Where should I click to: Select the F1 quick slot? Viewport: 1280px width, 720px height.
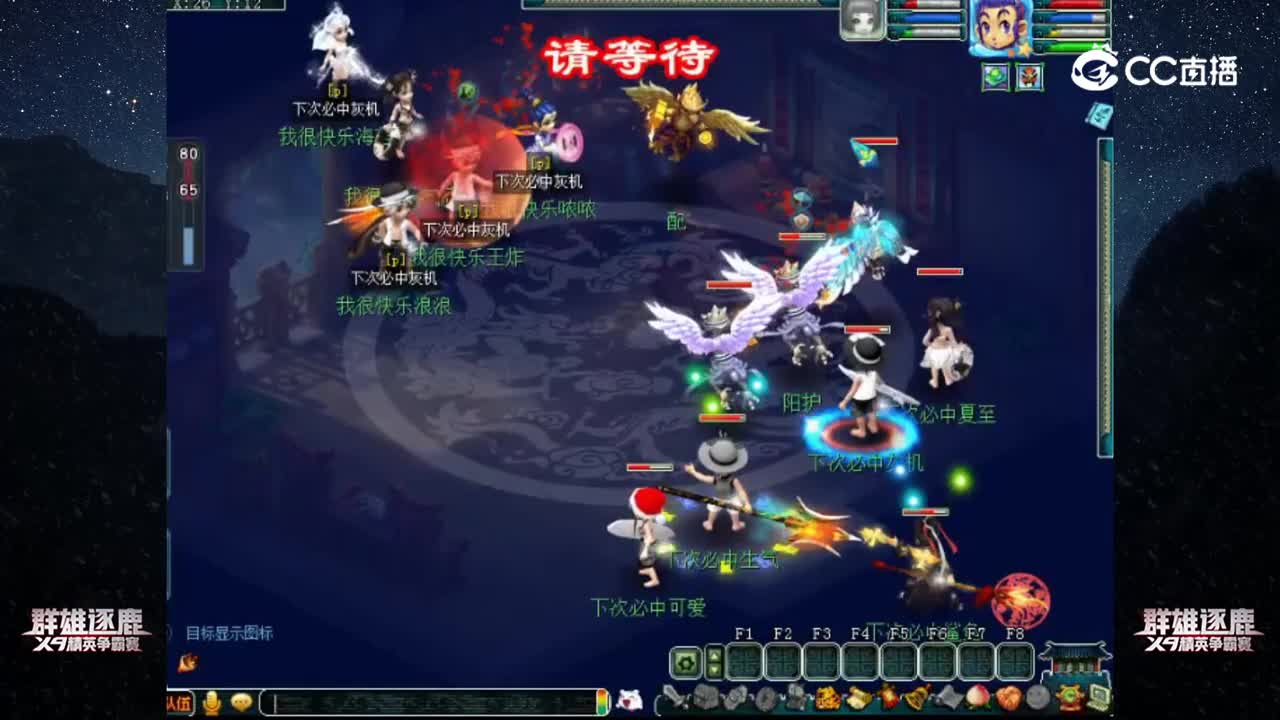pos(743,660)
